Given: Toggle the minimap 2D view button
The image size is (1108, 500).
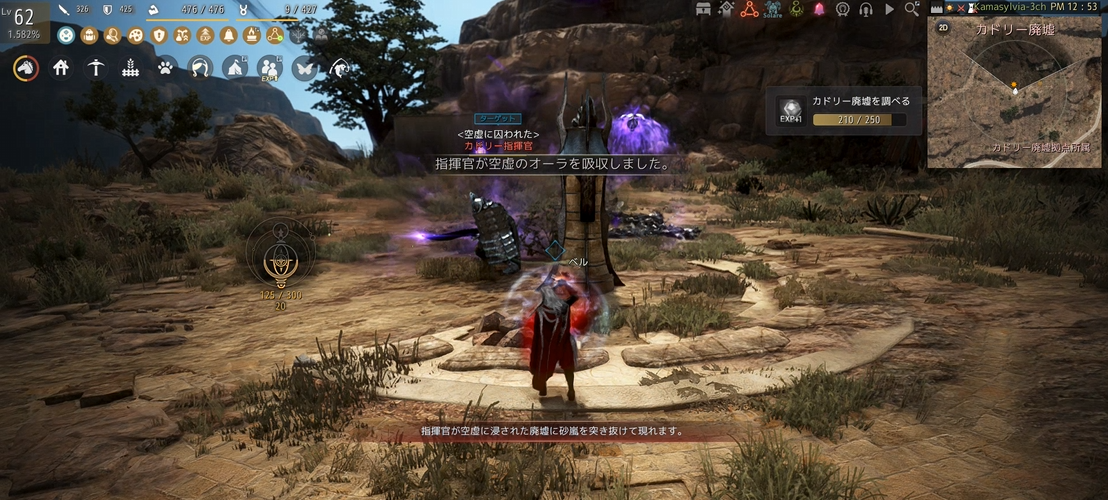Looking at the screenshot, I should (x=943, y=28).
